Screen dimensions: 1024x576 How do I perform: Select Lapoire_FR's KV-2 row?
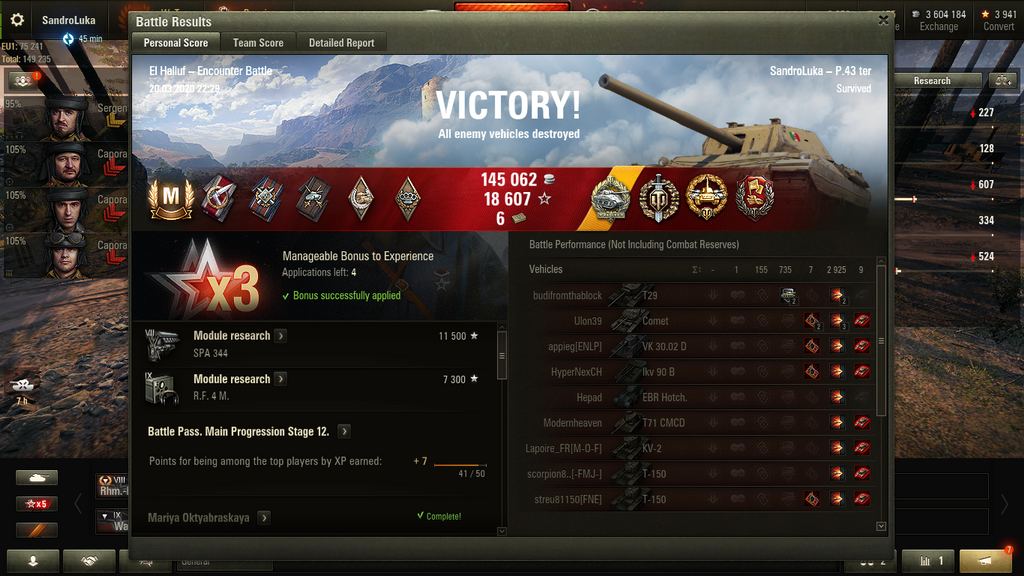[700, 448]
